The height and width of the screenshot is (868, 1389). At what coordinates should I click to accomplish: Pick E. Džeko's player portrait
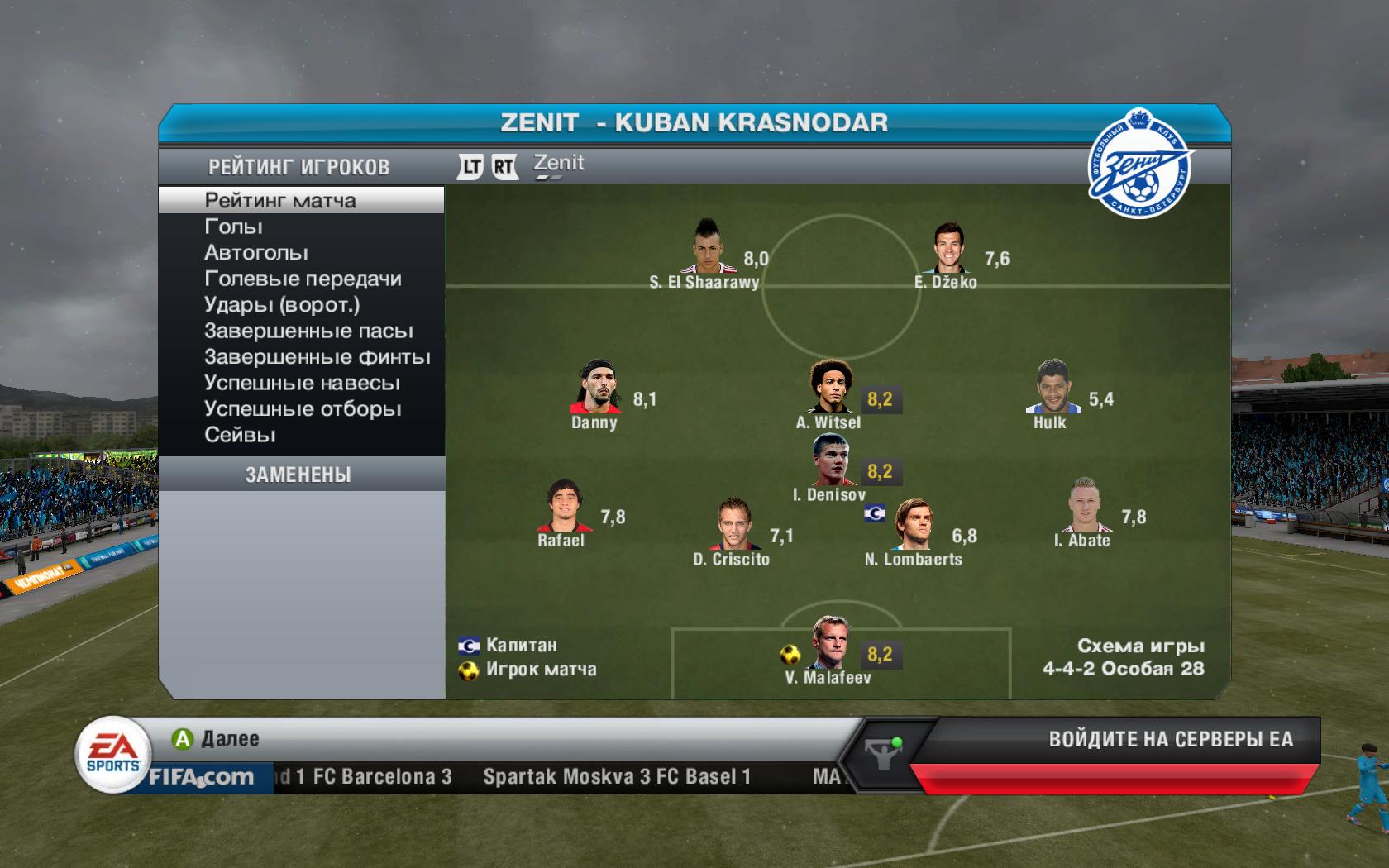(x=947, y=248)
